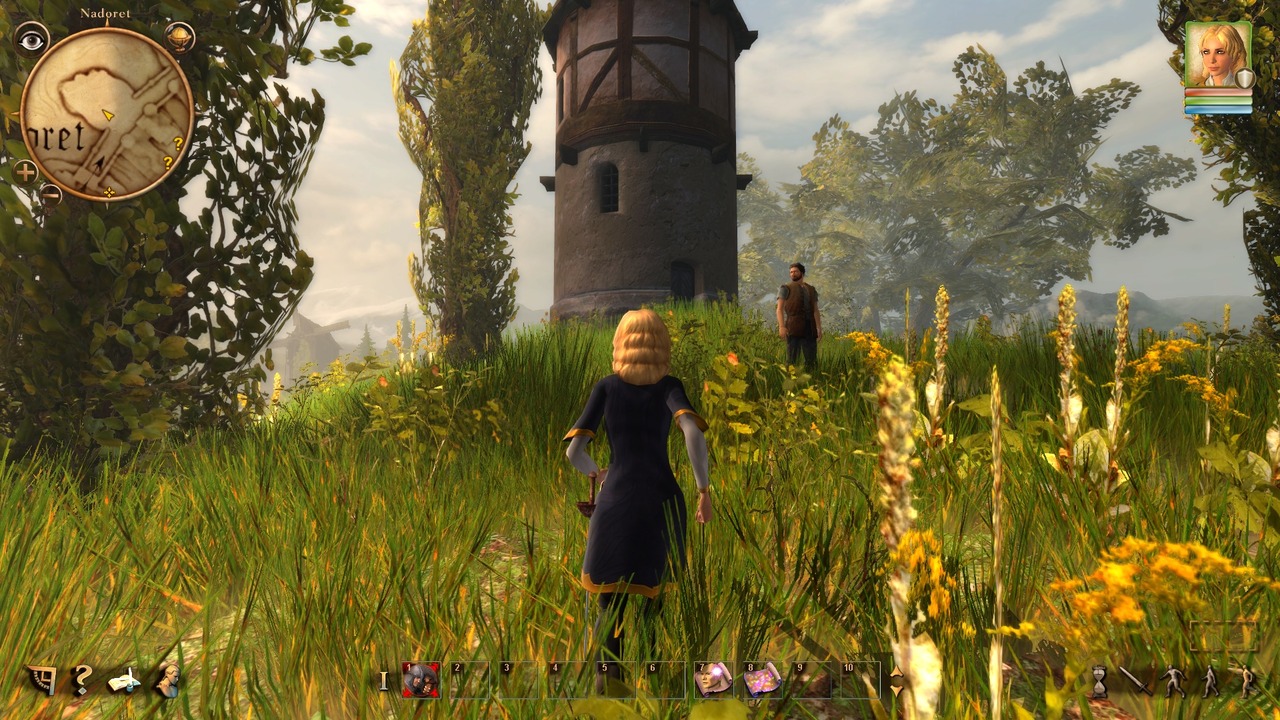Click the hourglass pause icon

[x=1099, y=681]
